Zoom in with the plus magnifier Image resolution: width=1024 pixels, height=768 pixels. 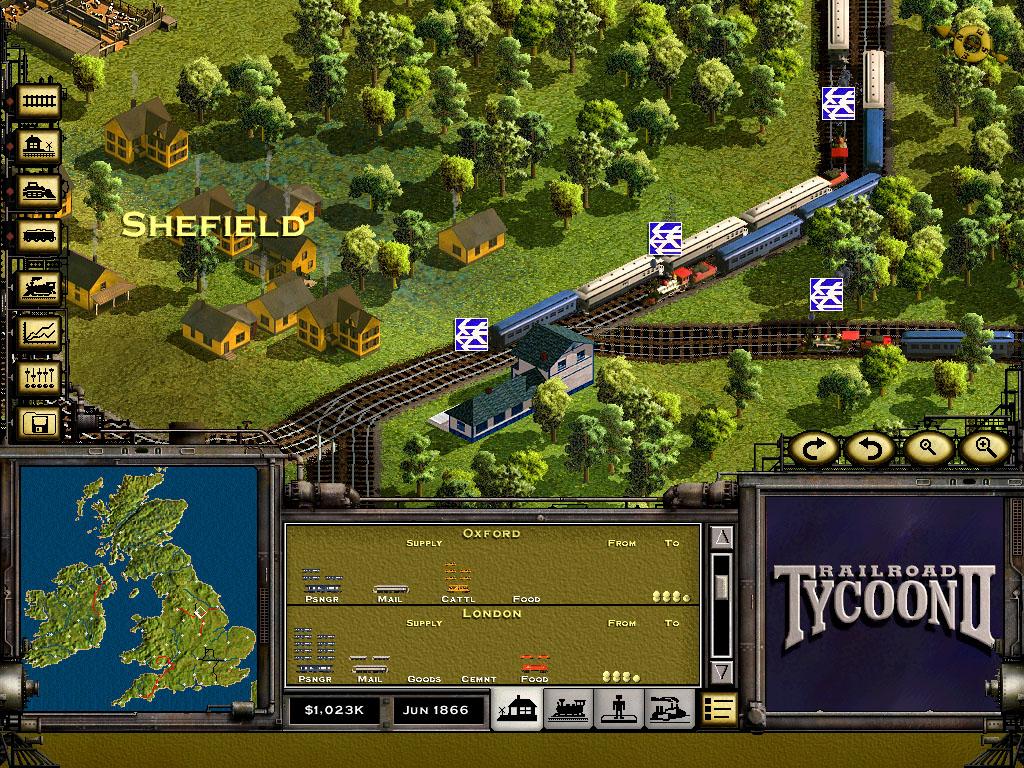[984, 449]
